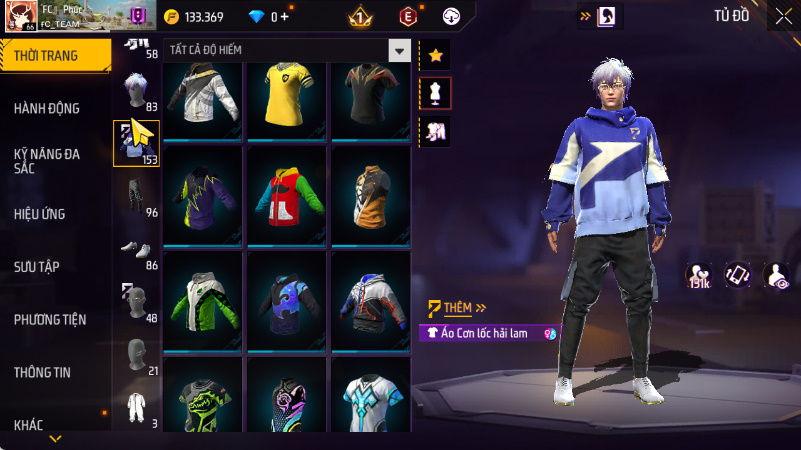Open the HÀNH ĐỘNG menu section
Viewport: 801px width, 450px height.
tap(47, 108)
